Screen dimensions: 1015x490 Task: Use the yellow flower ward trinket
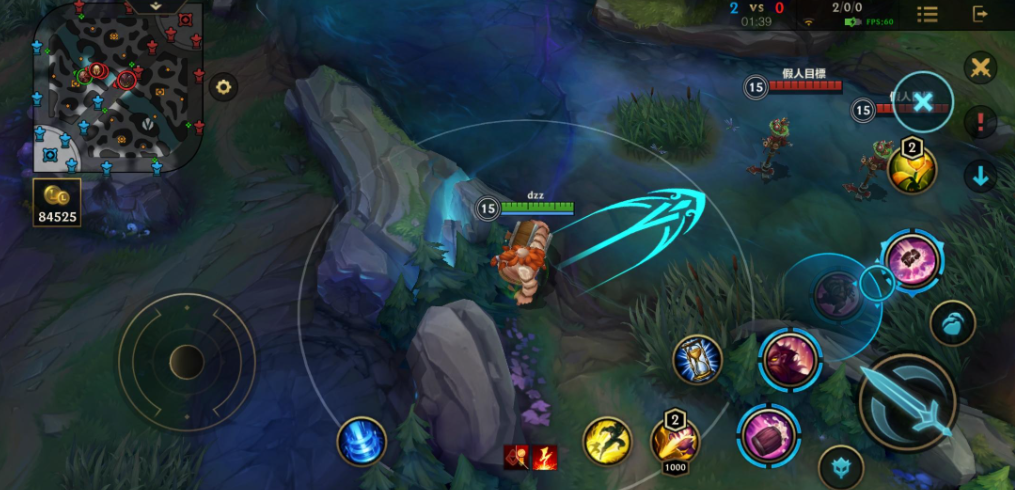pos(912,169)
